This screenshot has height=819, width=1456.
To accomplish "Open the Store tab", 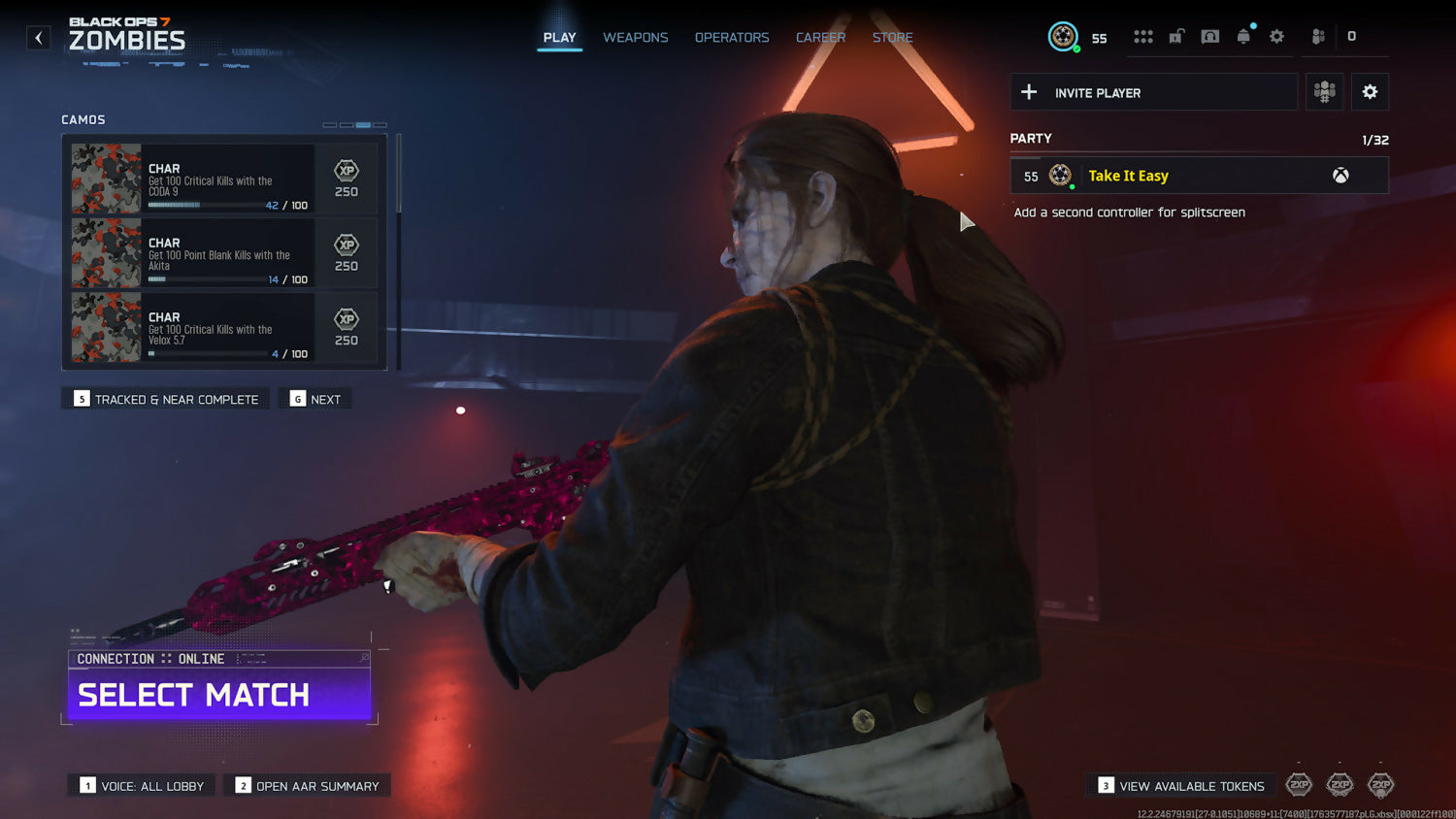I will (x=892, y=38).
